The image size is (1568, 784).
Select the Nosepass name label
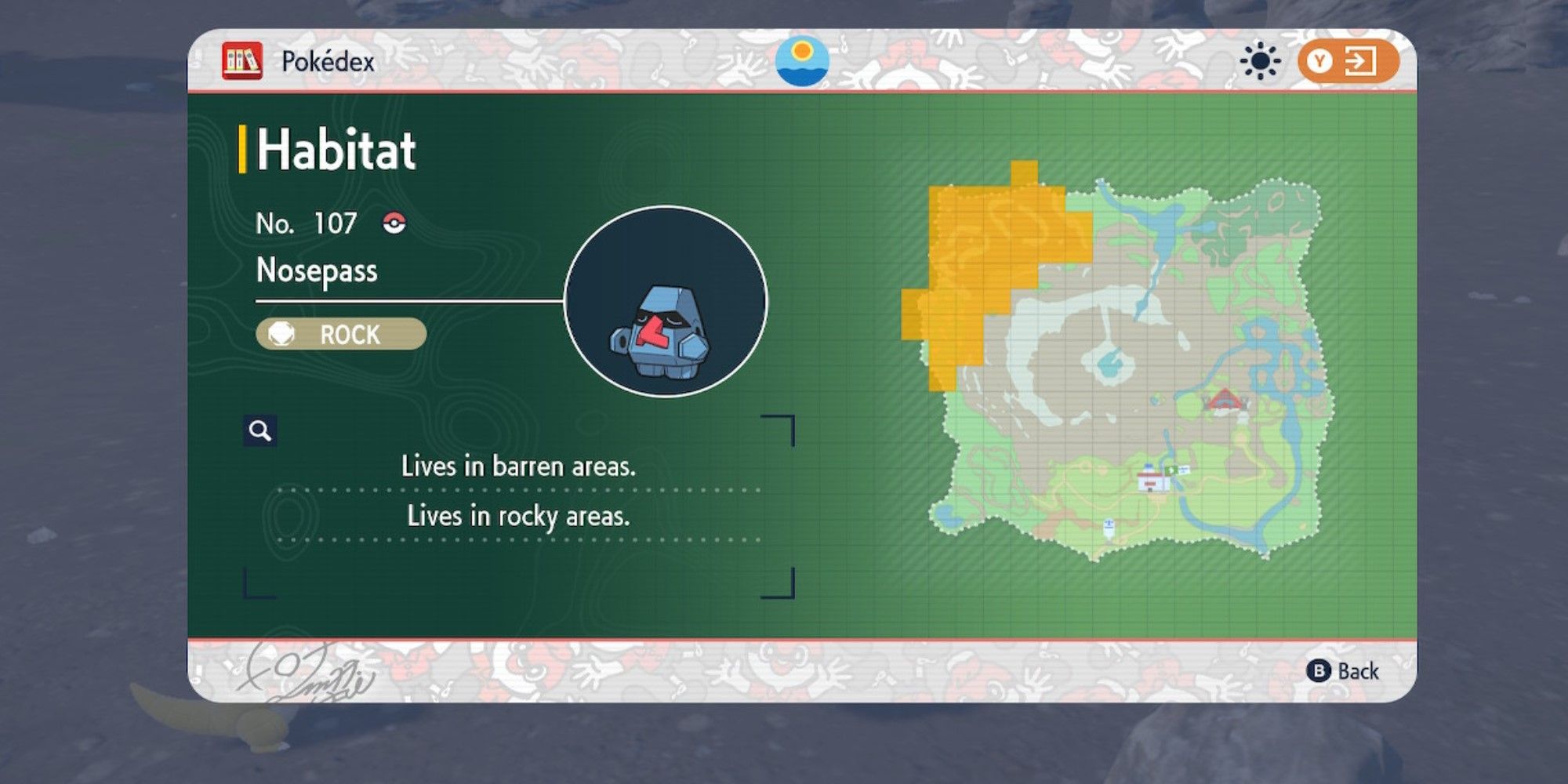pyautogui.click(x=316, y=270)
